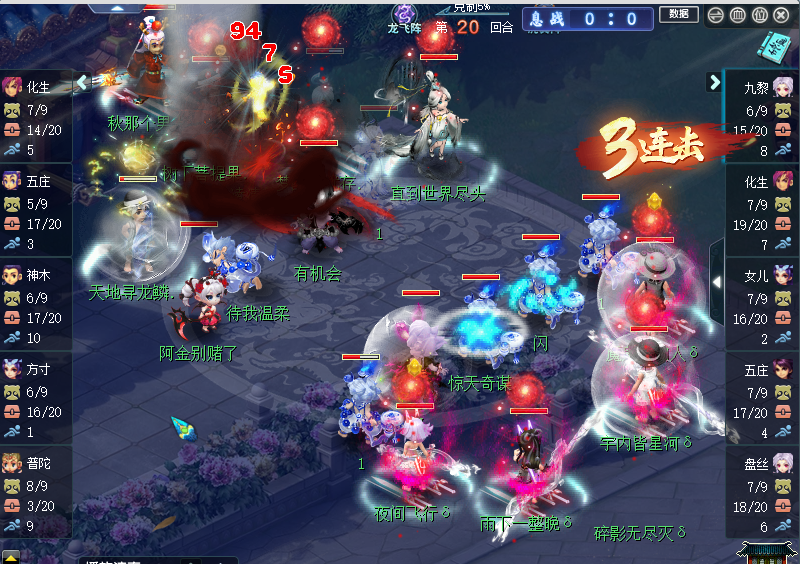The image size is (800, 564).
Task: Click the round X close button
Action: click(x=782, y=14)
